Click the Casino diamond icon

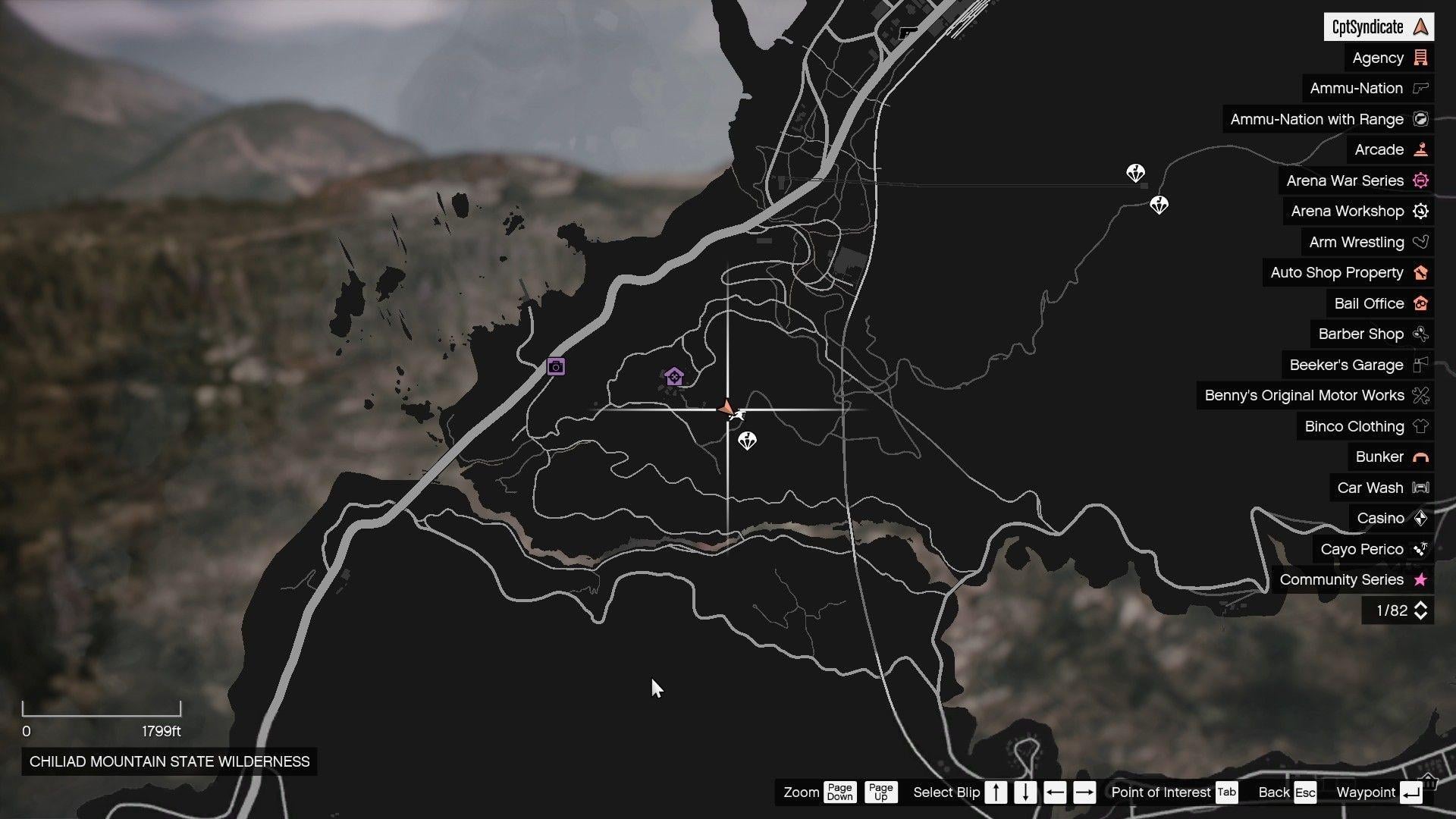[1421, 518]
